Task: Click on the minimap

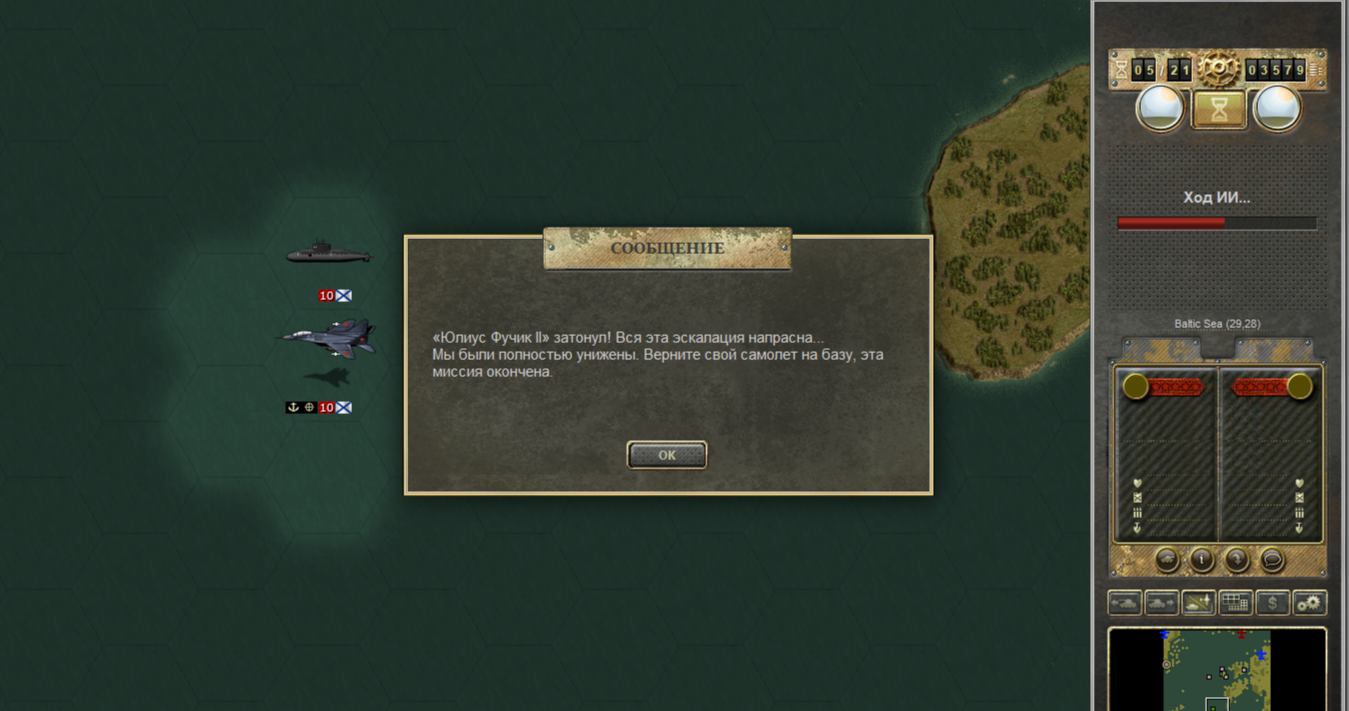Action: click(x=1217, y=670)
